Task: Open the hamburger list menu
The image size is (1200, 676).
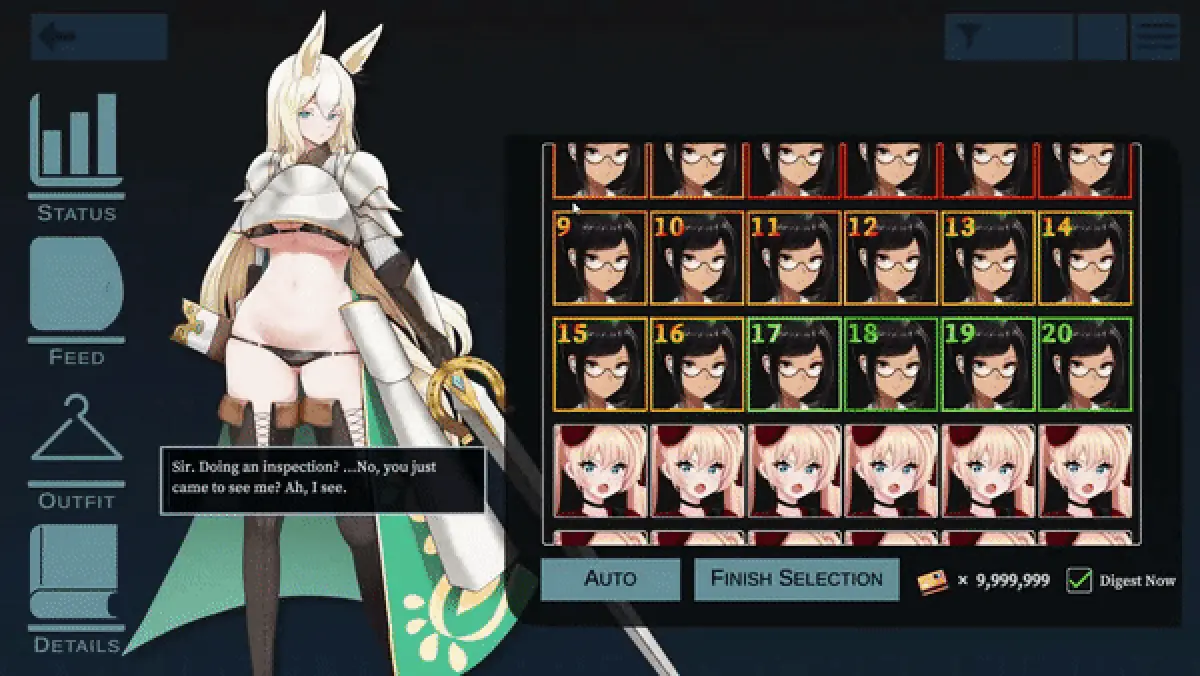Action: pyautogui.click(x=1155, y=37)
